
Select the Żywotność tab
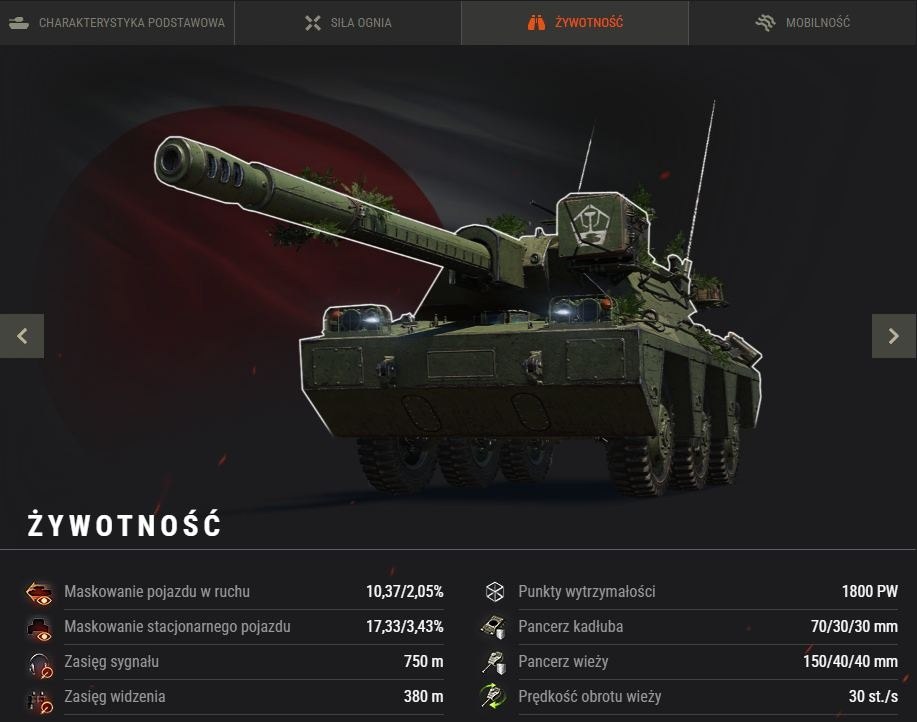[575, 23]
